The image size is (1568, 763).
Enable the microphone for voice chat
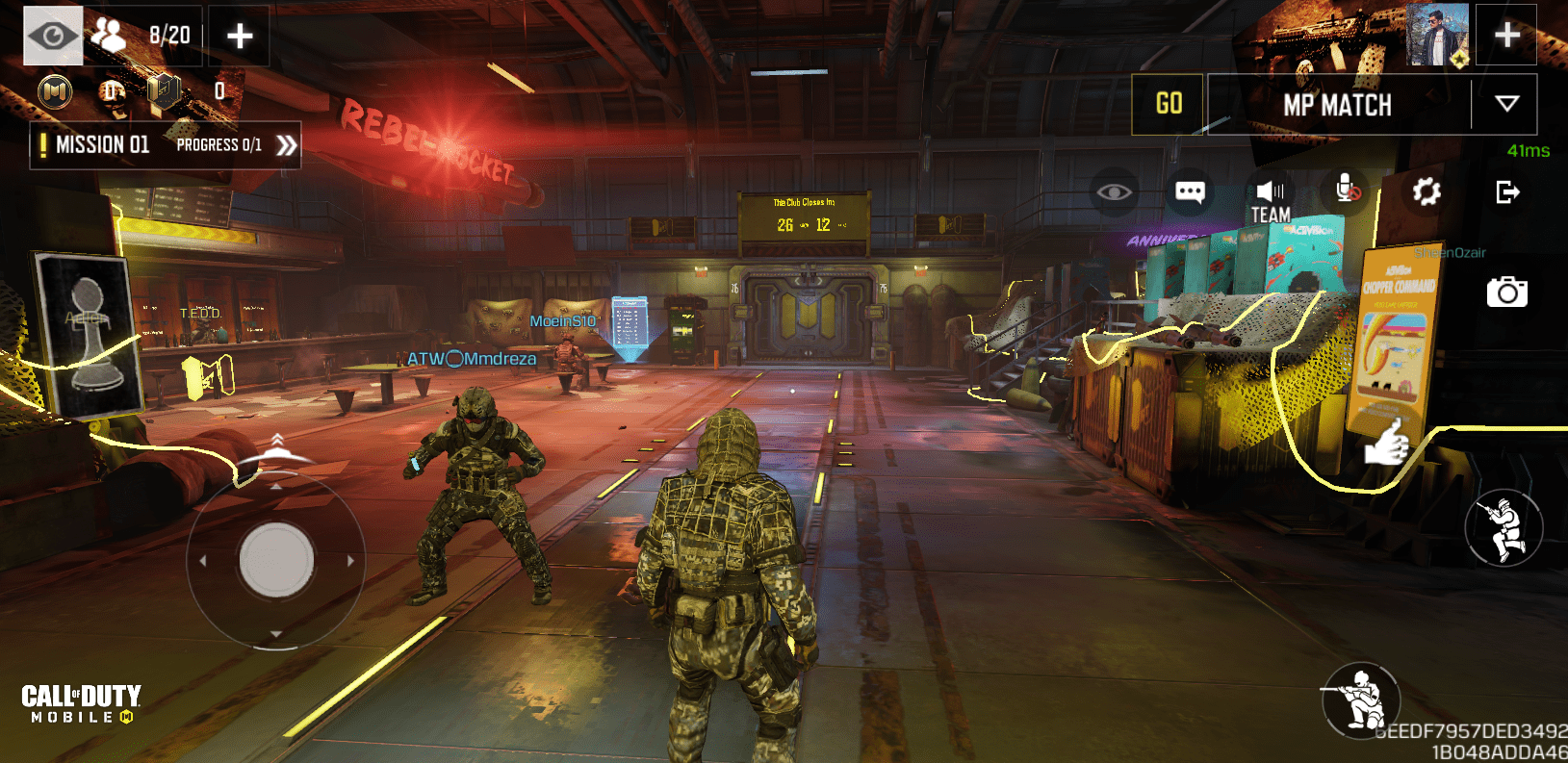[x=1347, y=191]
